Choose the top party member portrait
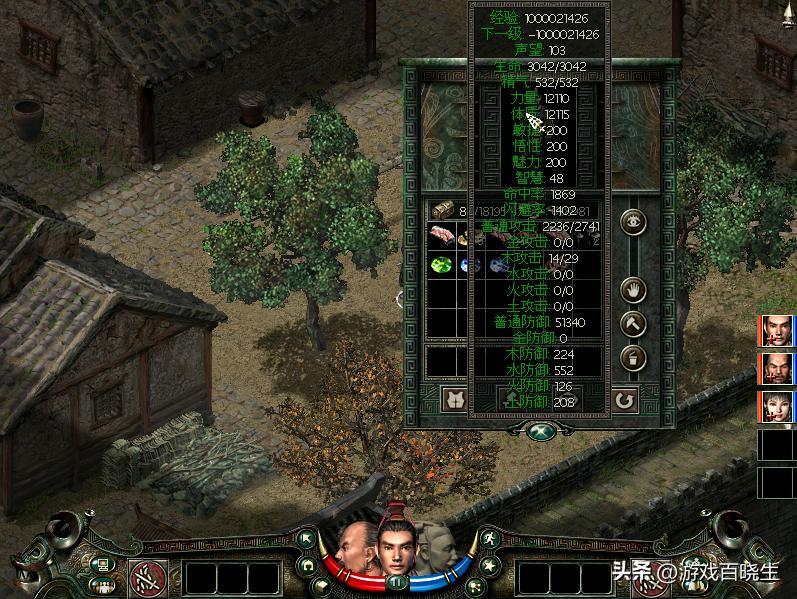Image resolution: width=797 pixels, height=599 pixels. tap(776, 330)
